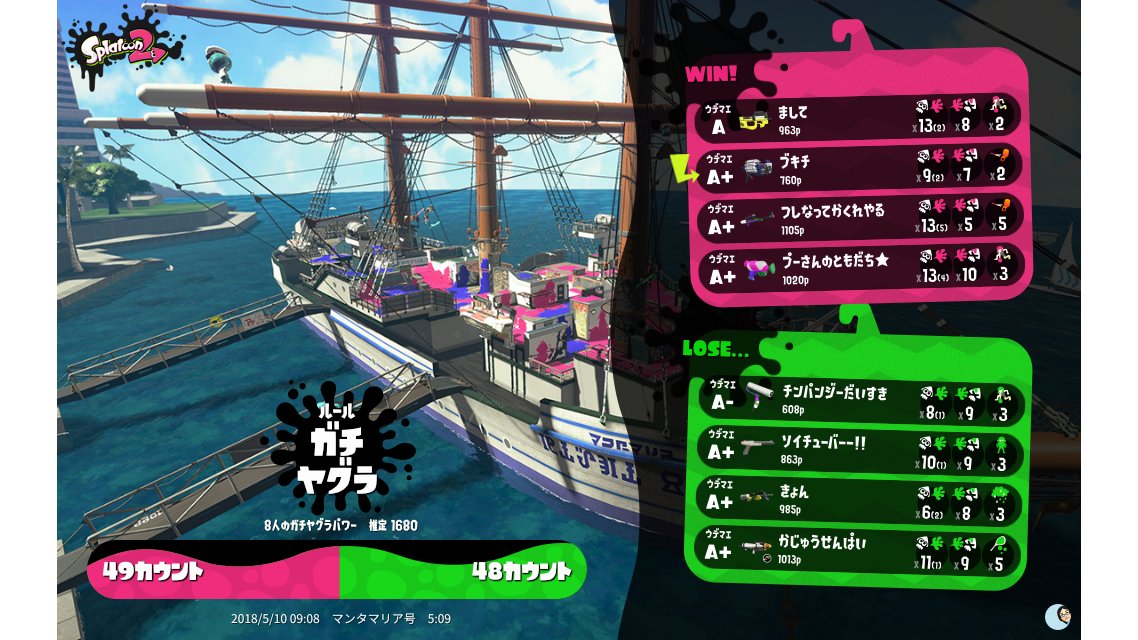Choose the winning player row with 1105p
The image size is (1138, 640).
point(860,219)
